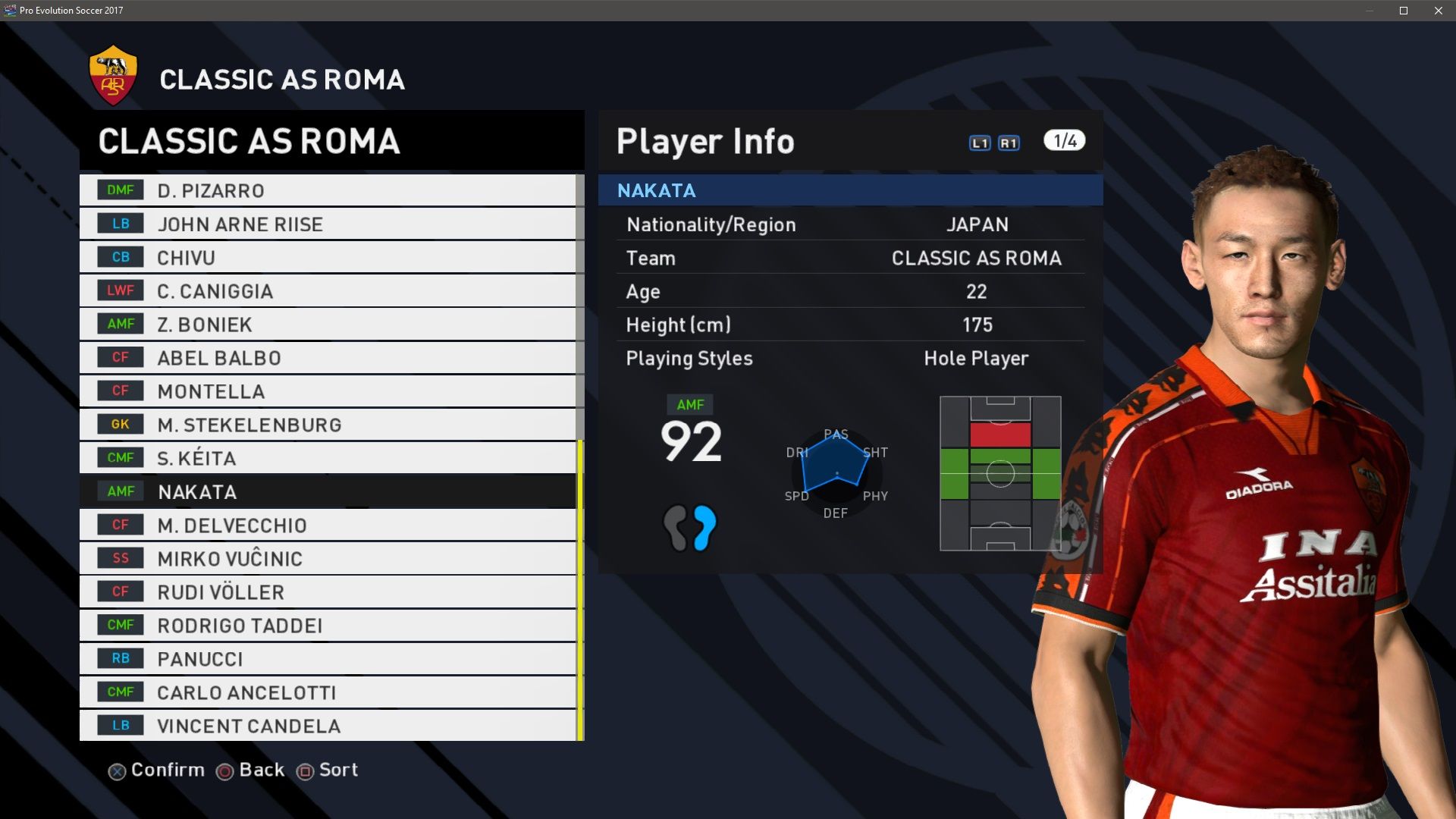1456x819 pixels.
Task: Select Montella from the roster
Action: (x=328, y=391)
